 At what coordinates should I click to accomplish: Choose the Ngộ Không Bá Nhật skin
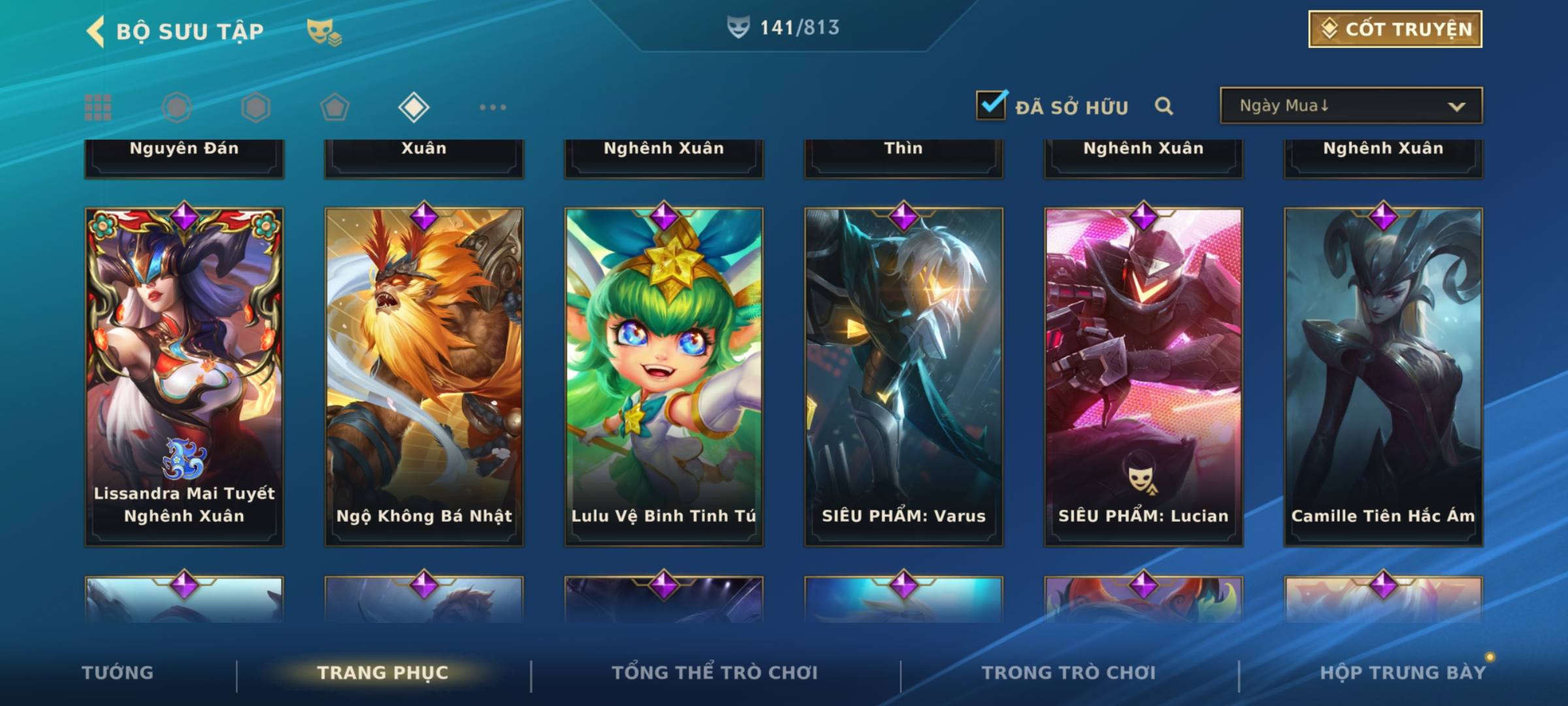click(424, 376)
